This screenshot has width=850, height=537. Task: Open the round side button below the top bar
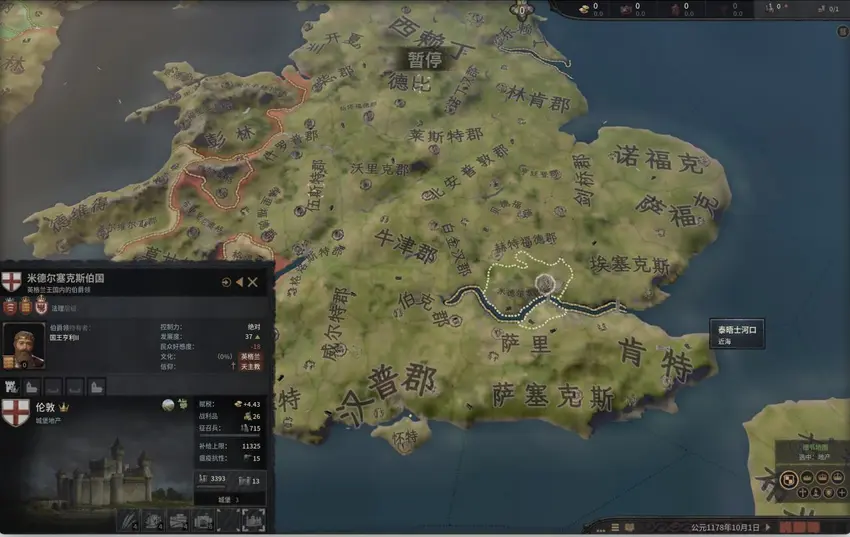coord(841,31)
